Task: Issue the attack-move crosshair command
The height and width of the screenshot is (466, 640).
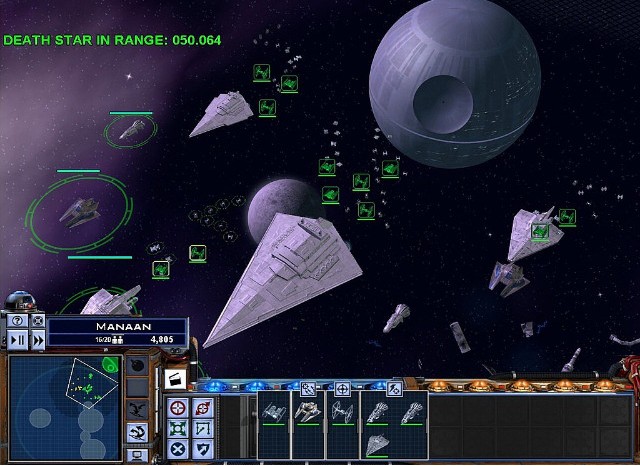Action: click(177, 408)
